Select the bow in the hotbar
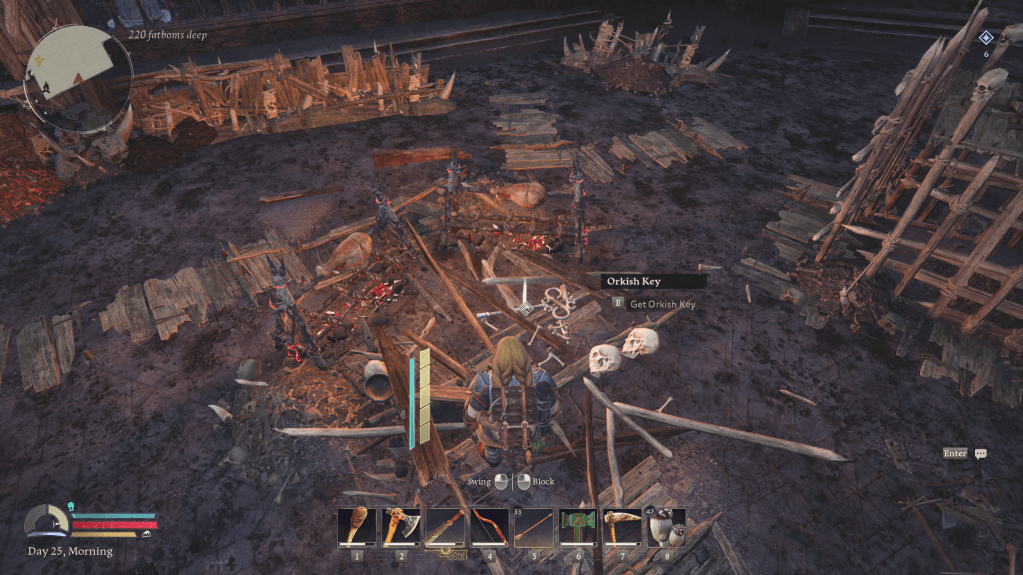 pos(489,527)
